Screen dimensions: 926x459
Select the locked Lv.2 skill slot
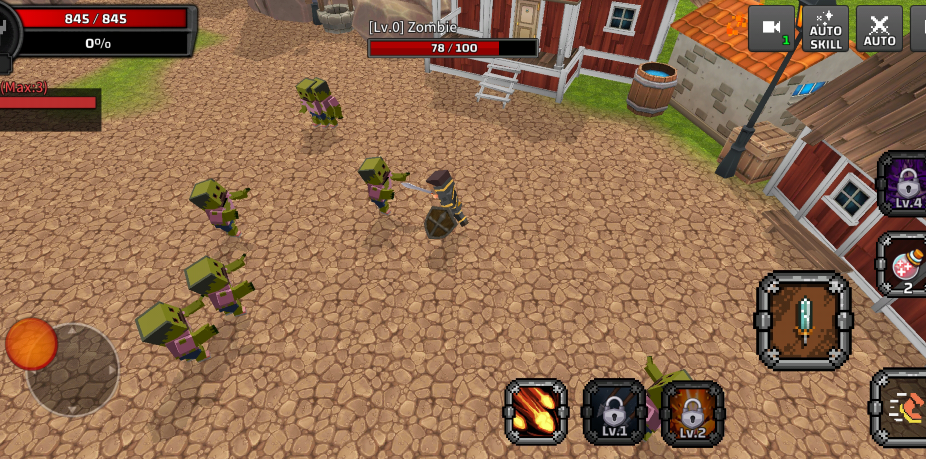pos(692,411)
